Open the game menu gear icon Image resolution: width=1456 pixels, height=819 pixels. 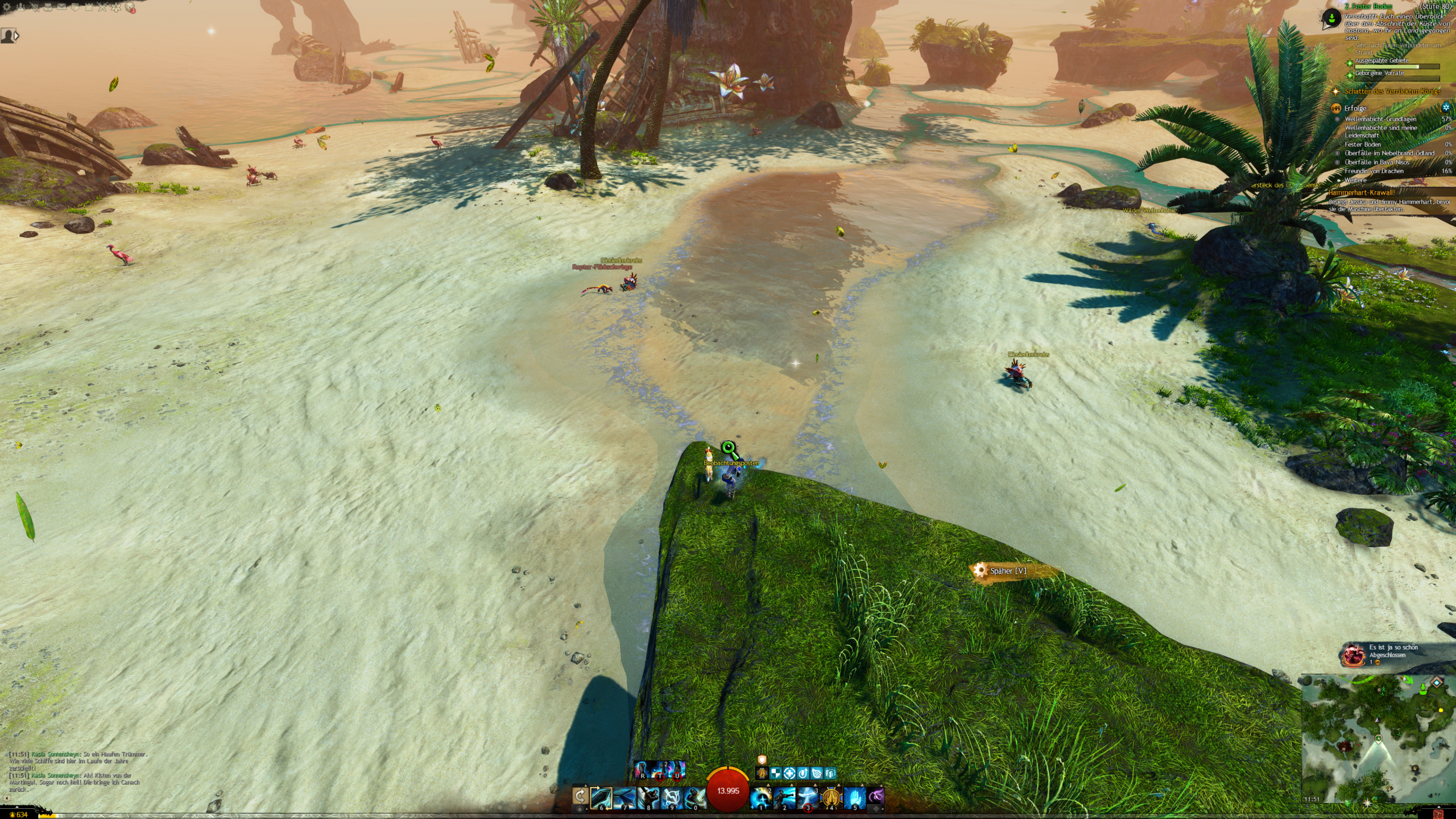(7, 8)
